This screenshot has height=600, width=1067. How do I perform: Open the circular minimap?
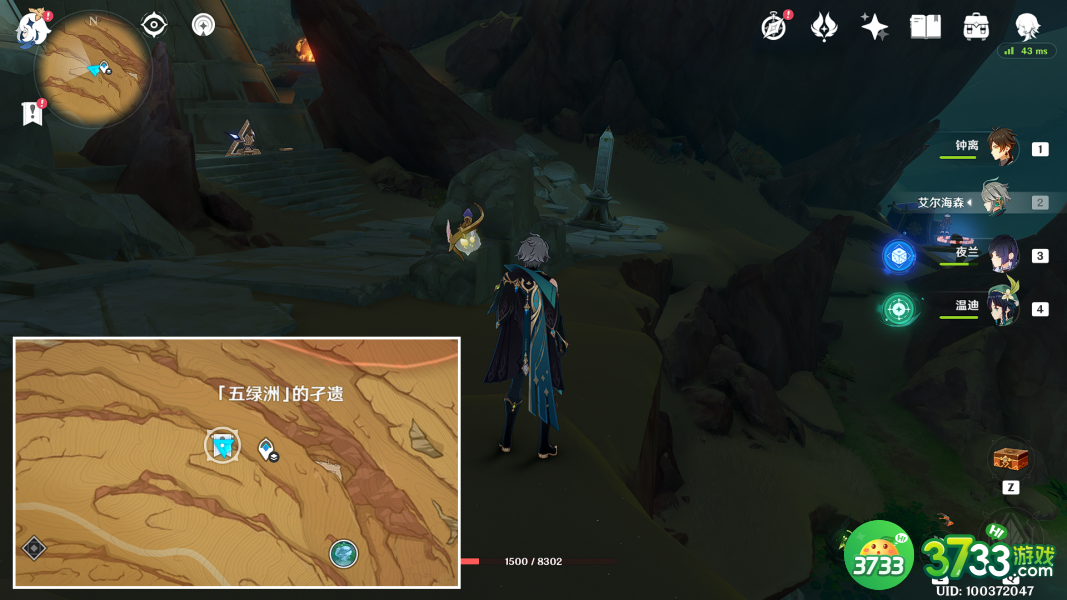coord(92,69)
